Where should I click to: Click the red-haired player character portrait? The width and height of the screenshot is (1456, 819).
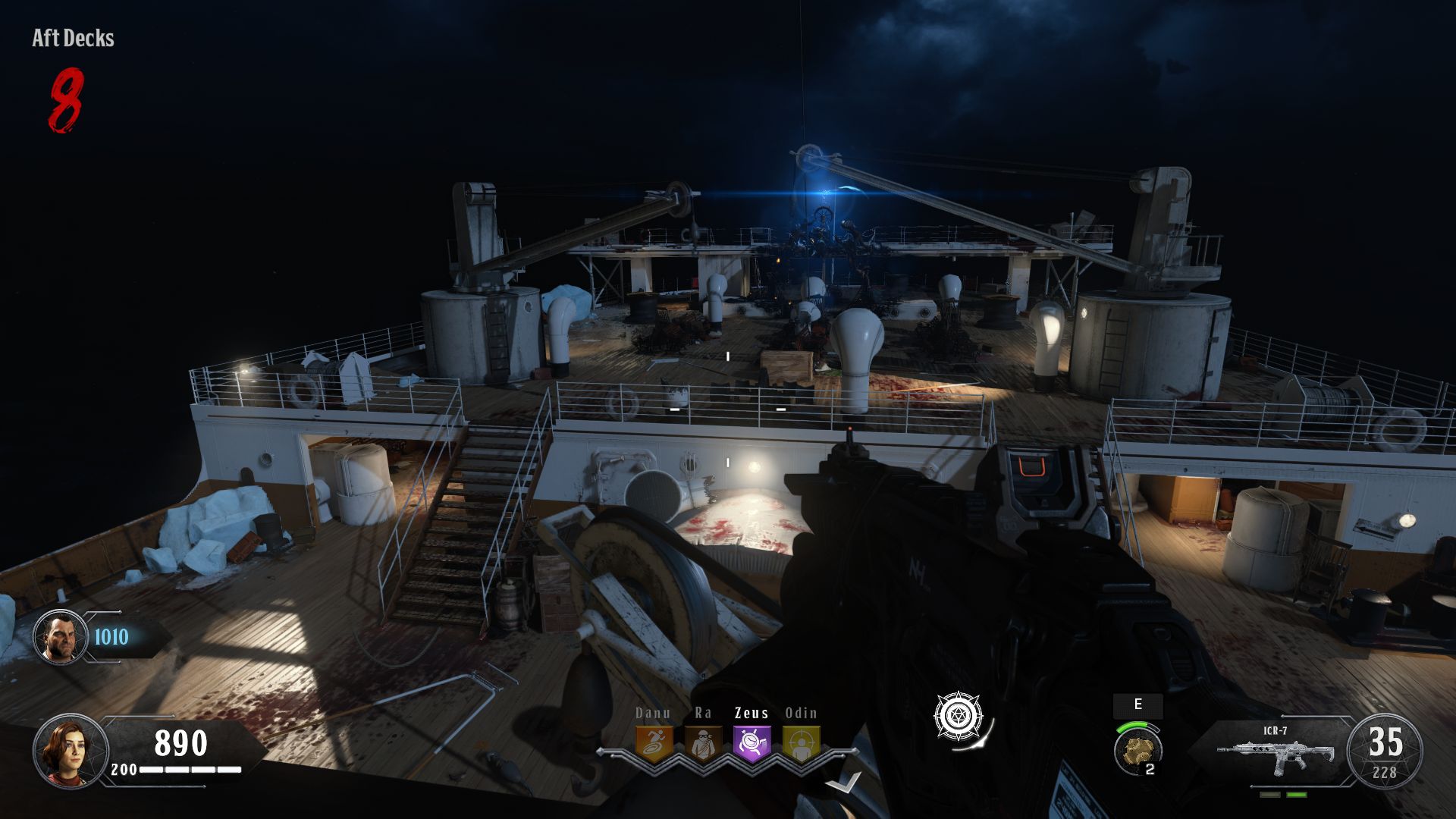click(70, 751)
